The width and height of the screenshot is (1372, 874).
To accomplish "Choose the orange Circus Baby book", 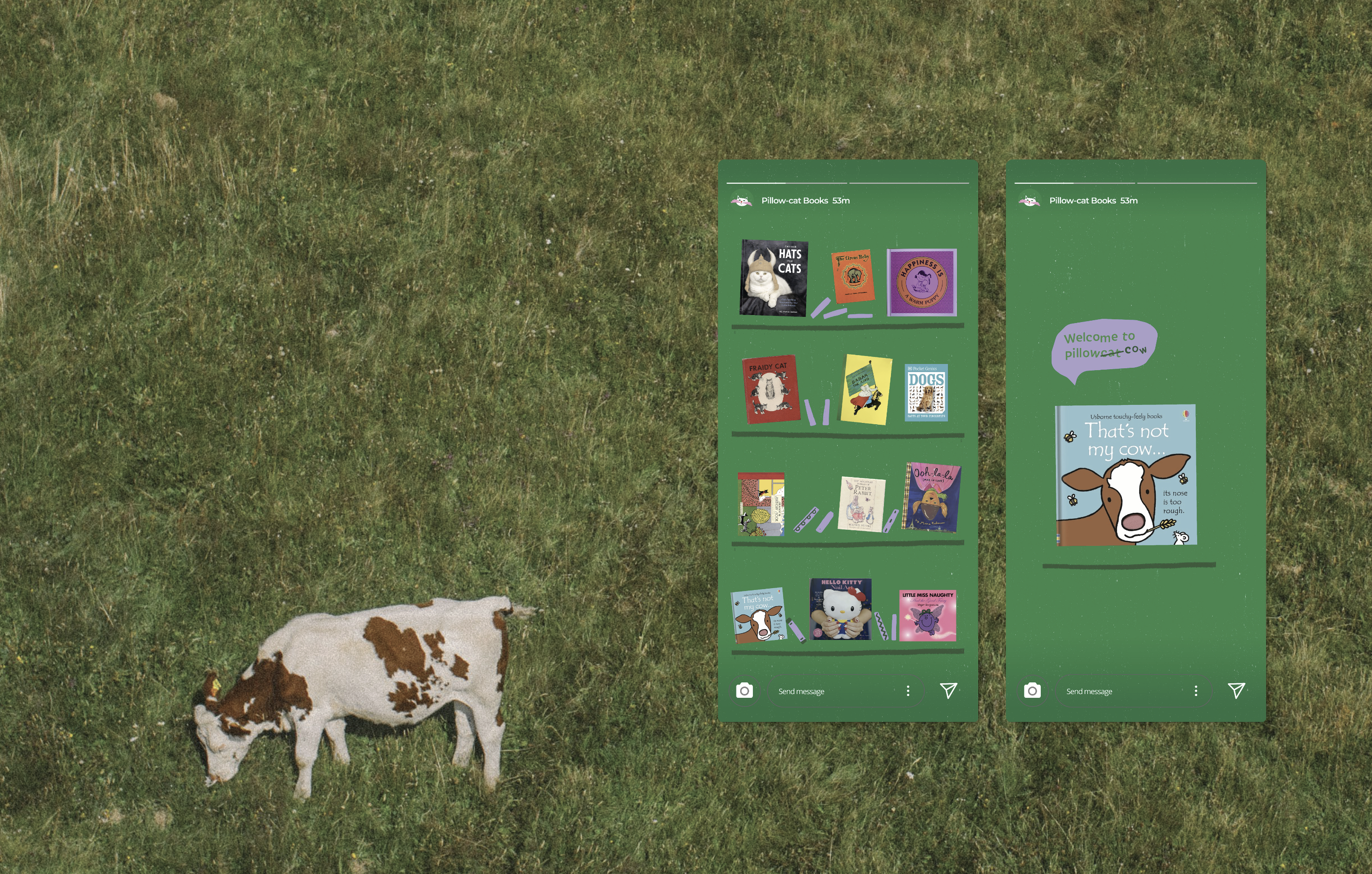I will point(852,277).
